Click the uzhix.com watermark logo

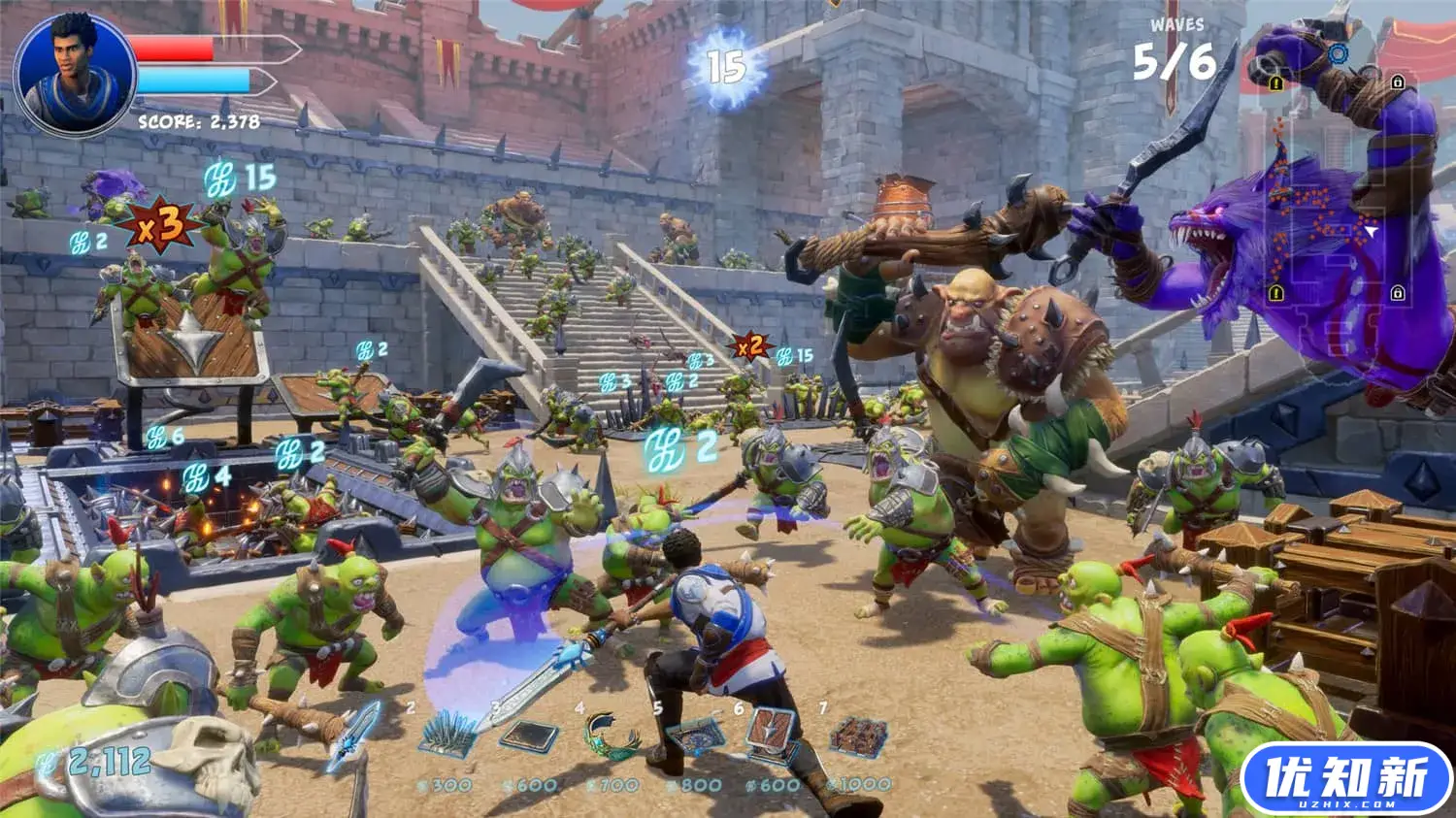pyautogui.click(x=1346, y=779)
